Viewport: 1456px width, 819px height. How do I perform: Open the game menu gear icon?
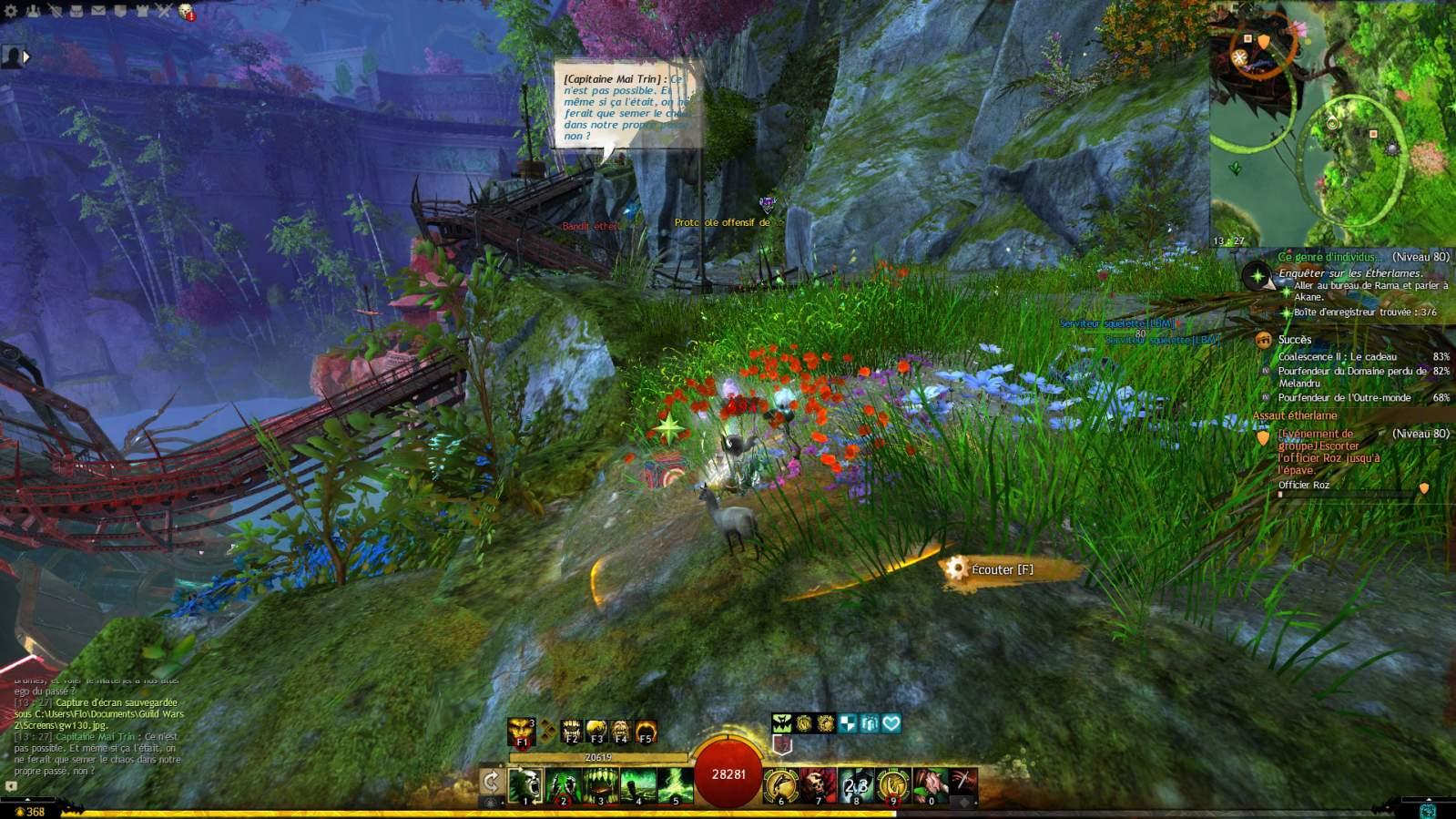pyautogui.click(x=11, y=11)
